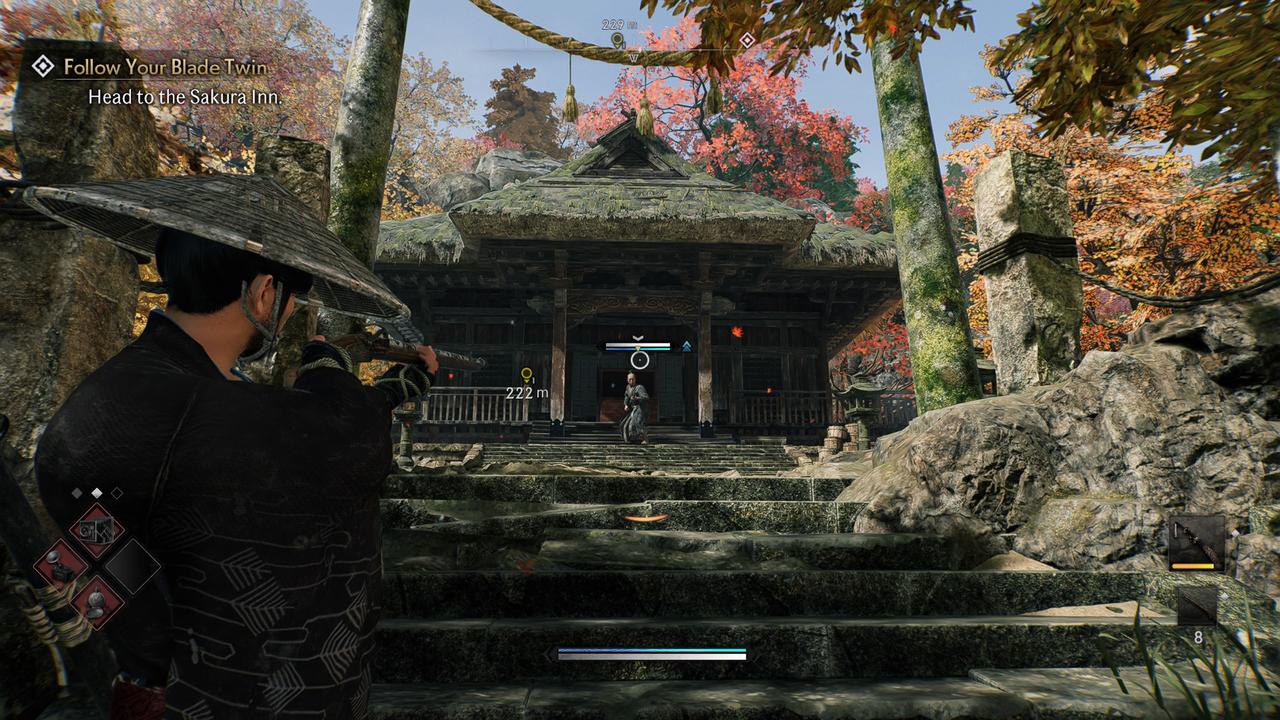Click the red diamond marker on the compass
Screen dimensions: 1280x720
(747, 39)
